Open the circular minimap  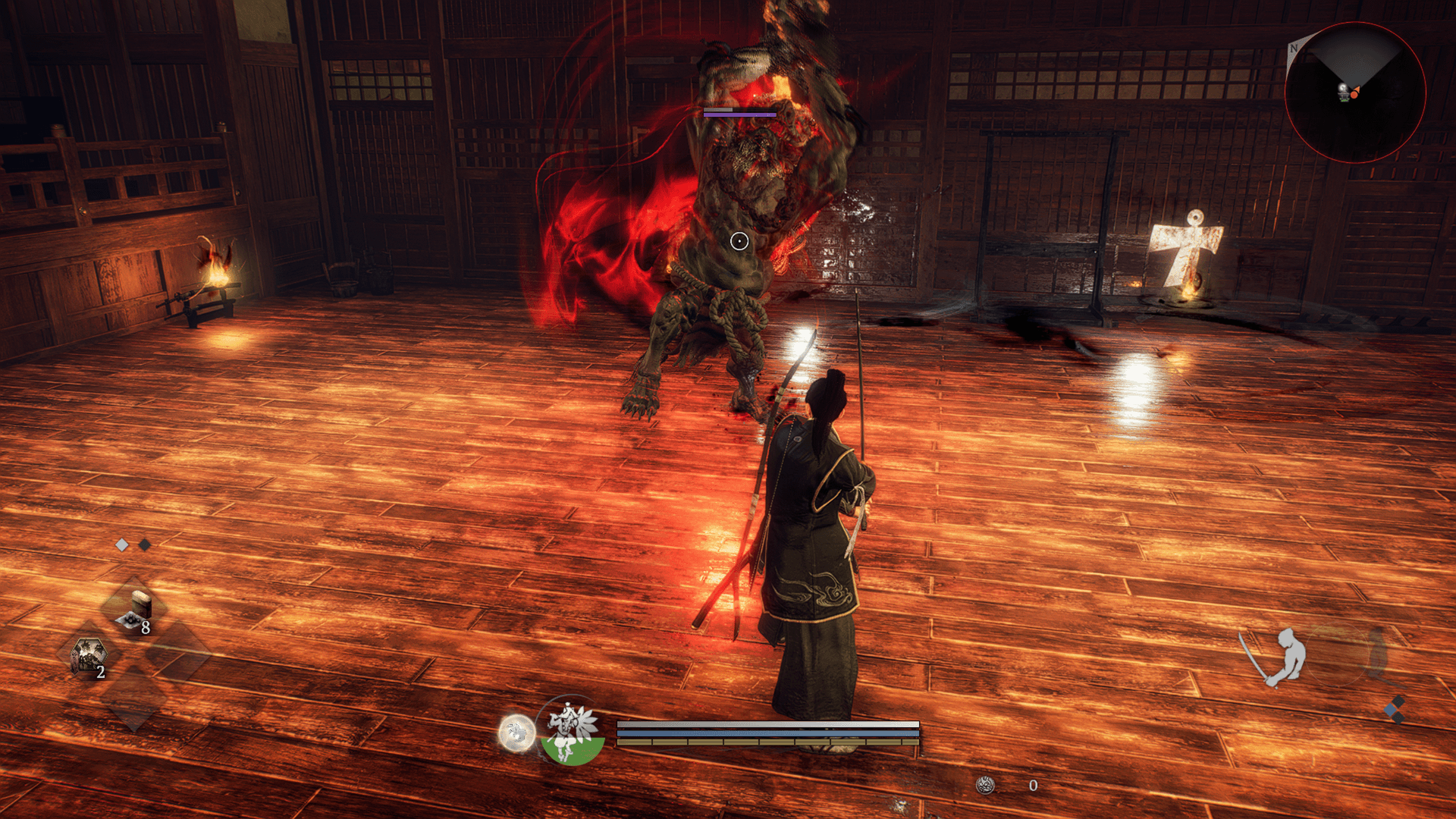(1354, 93)
